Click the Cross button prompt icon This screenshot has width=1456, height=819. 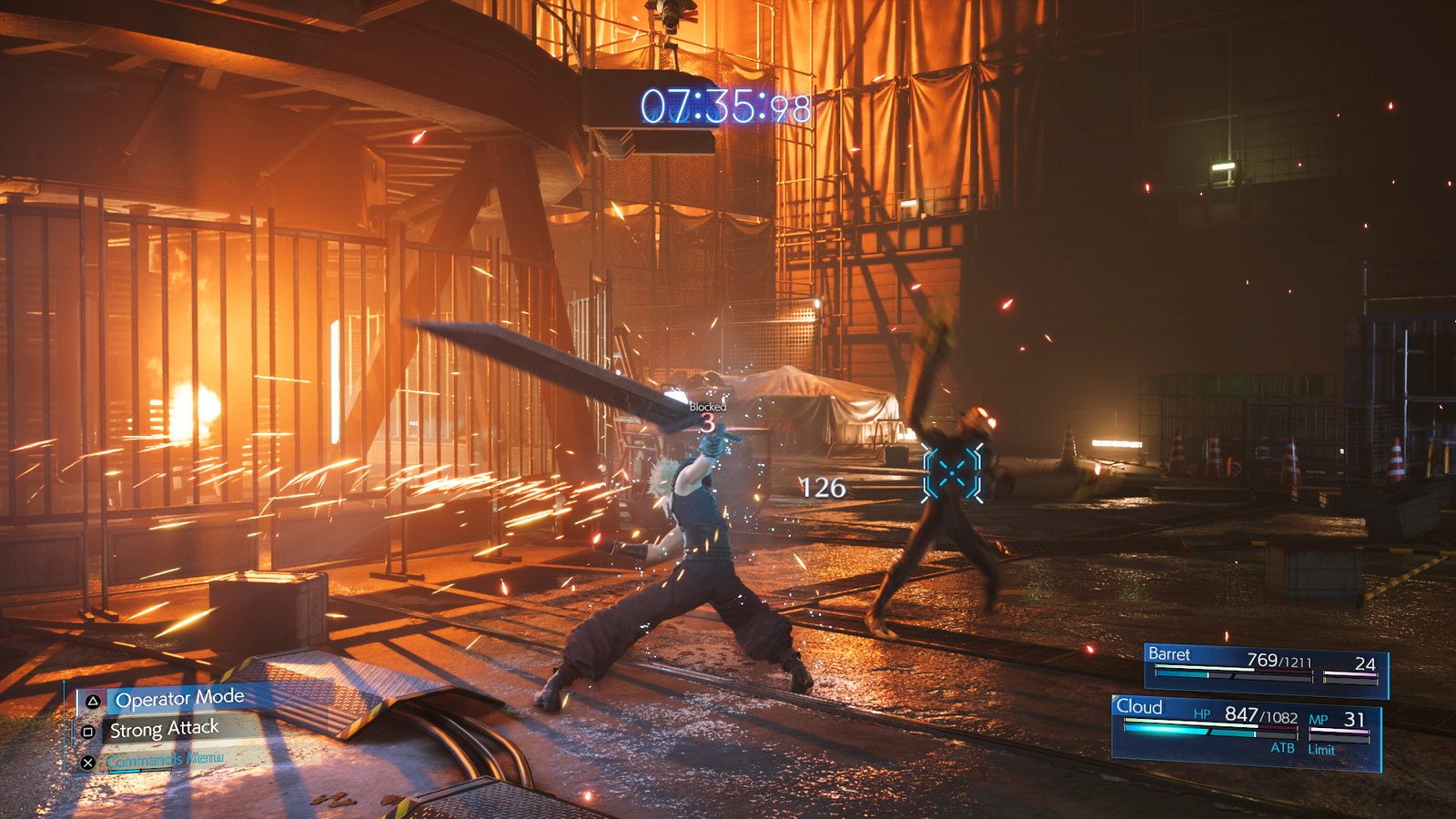pos(88,762)
